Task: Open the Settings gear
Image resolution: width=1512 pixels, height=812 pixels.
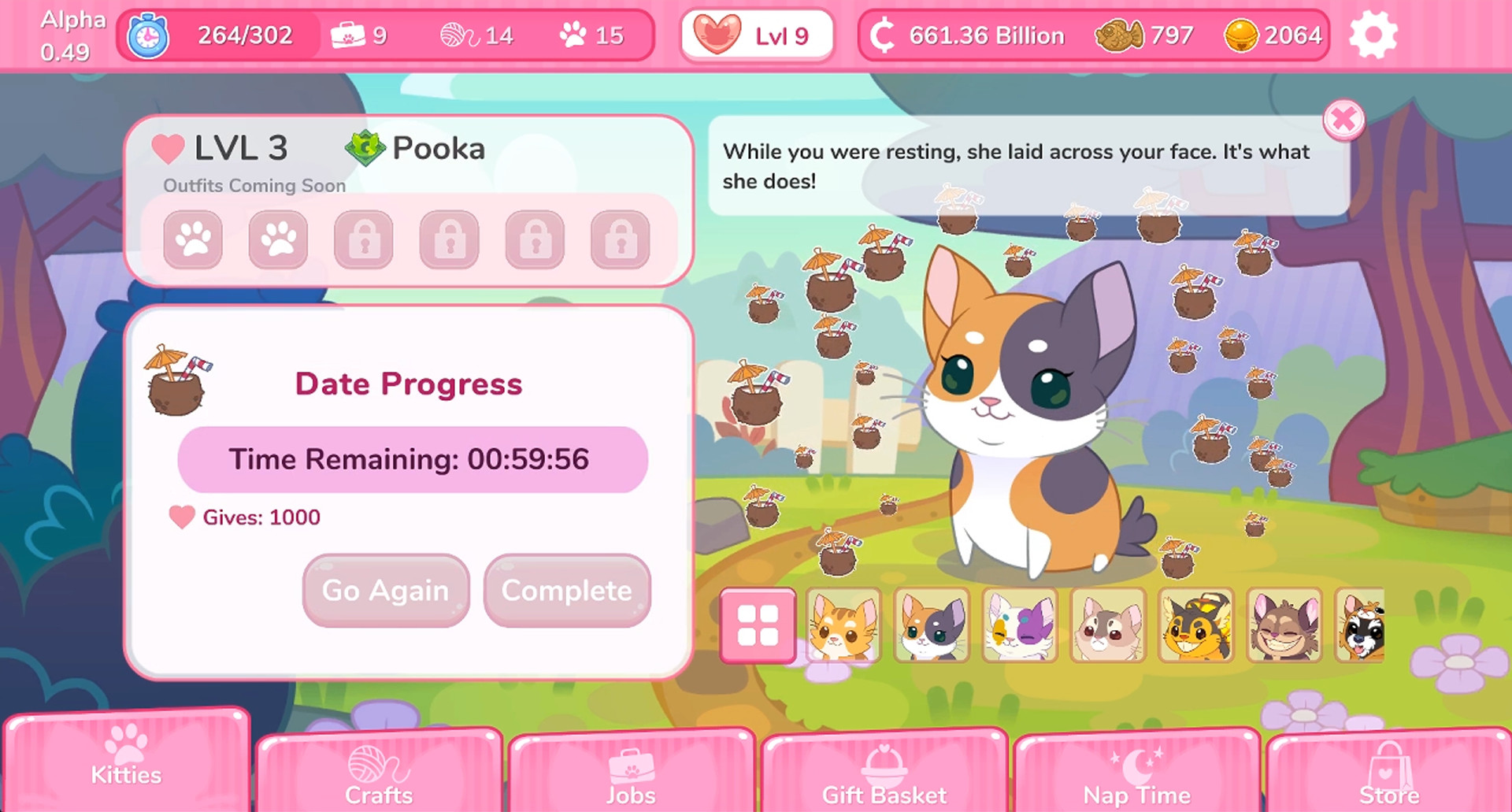Action: pyautogui.click(x=1374, y=35)
